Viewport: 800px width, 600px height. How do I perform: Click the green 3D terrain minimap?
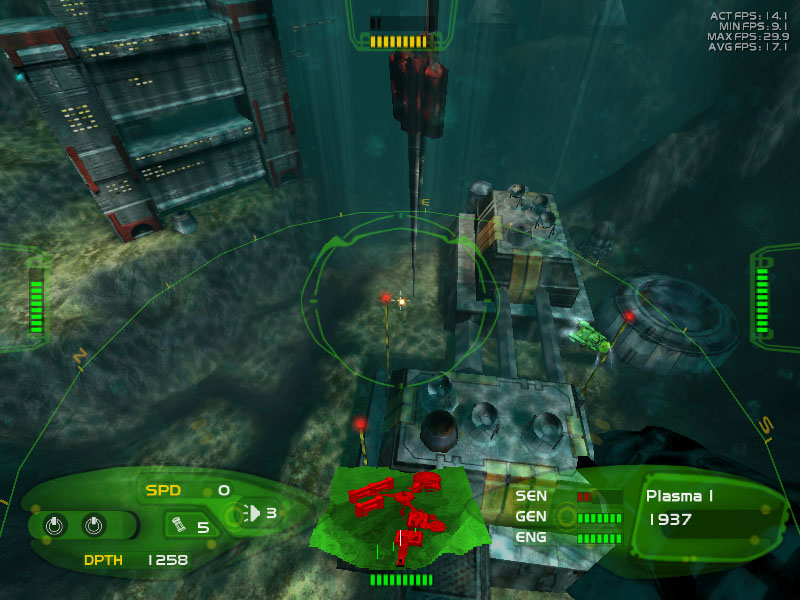(400, 517)
